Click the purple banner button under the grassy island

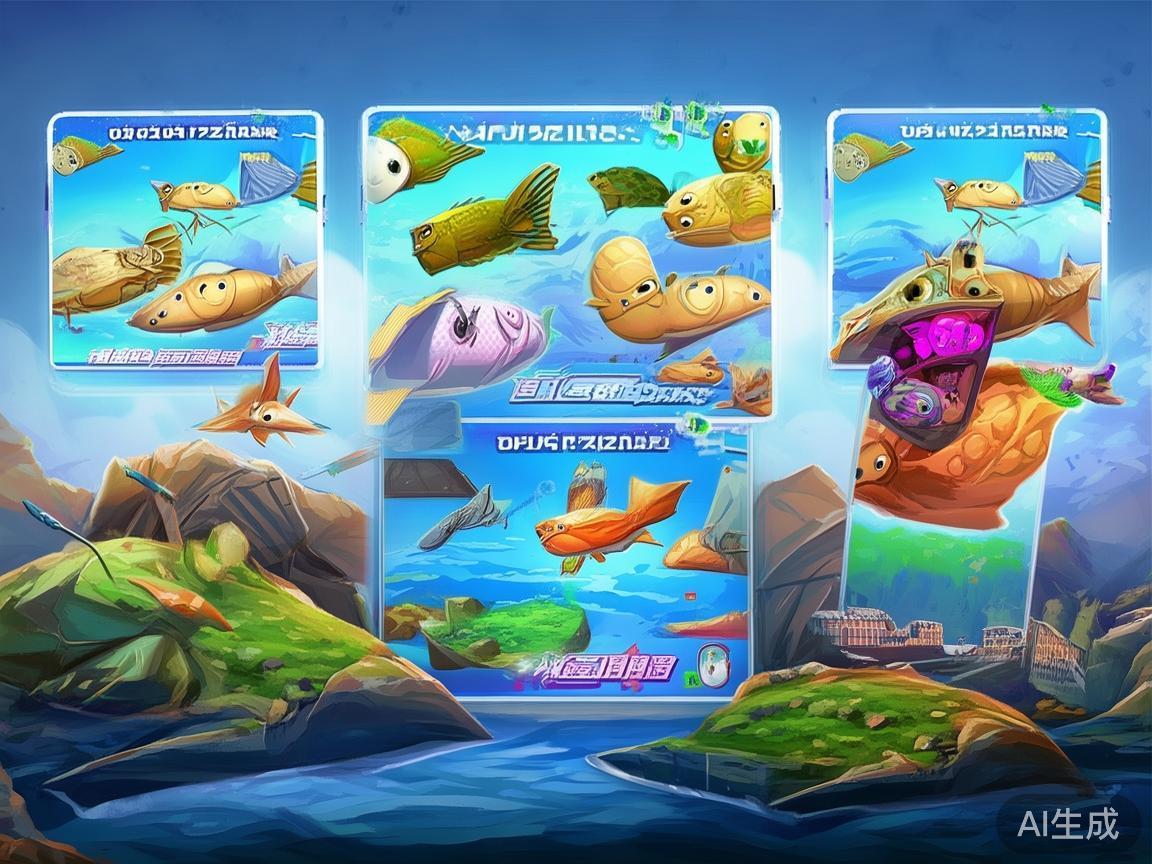[x=607, y=665]
